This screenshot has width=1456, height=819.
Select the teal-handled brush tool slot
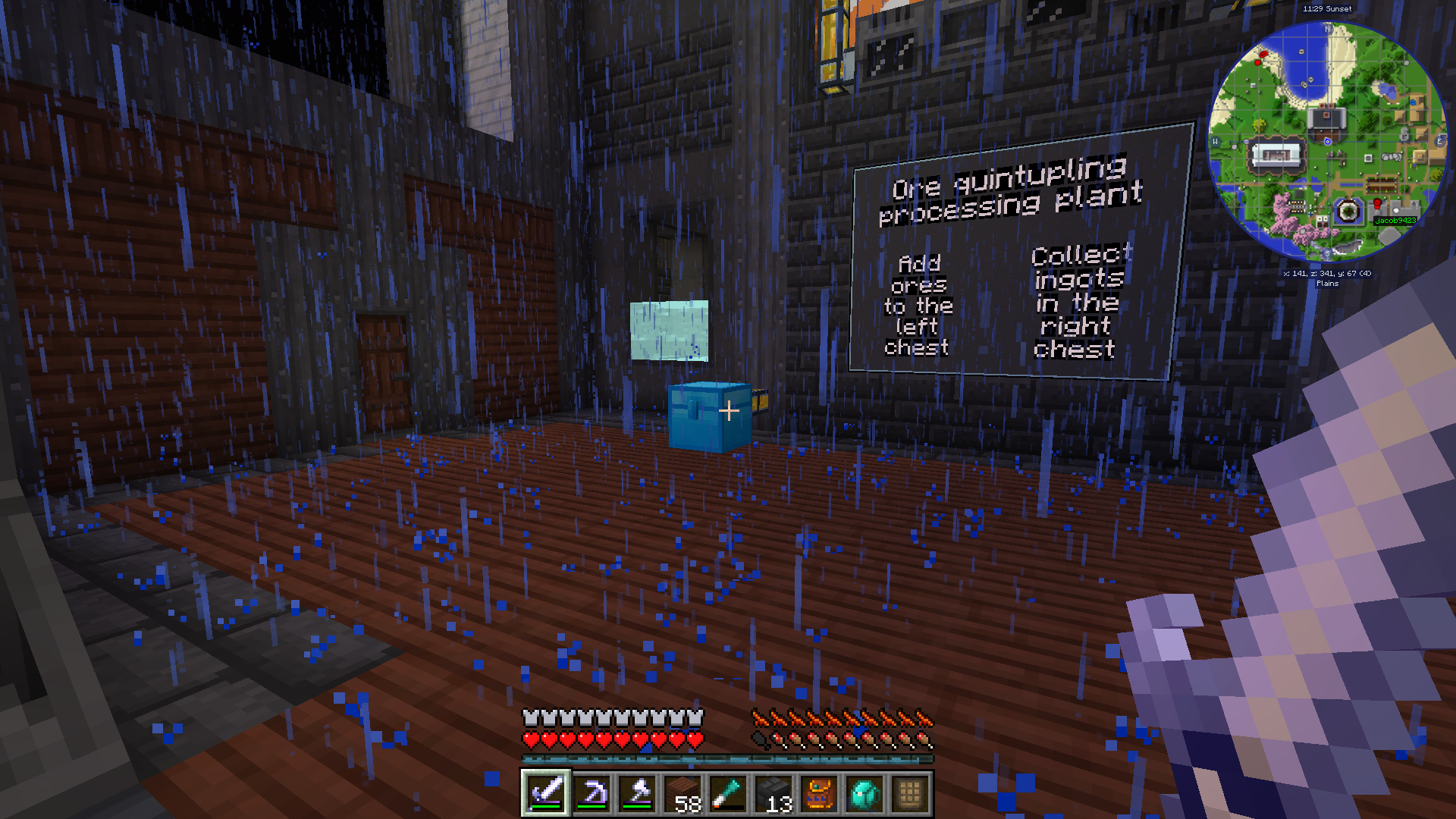pos(728,793)
